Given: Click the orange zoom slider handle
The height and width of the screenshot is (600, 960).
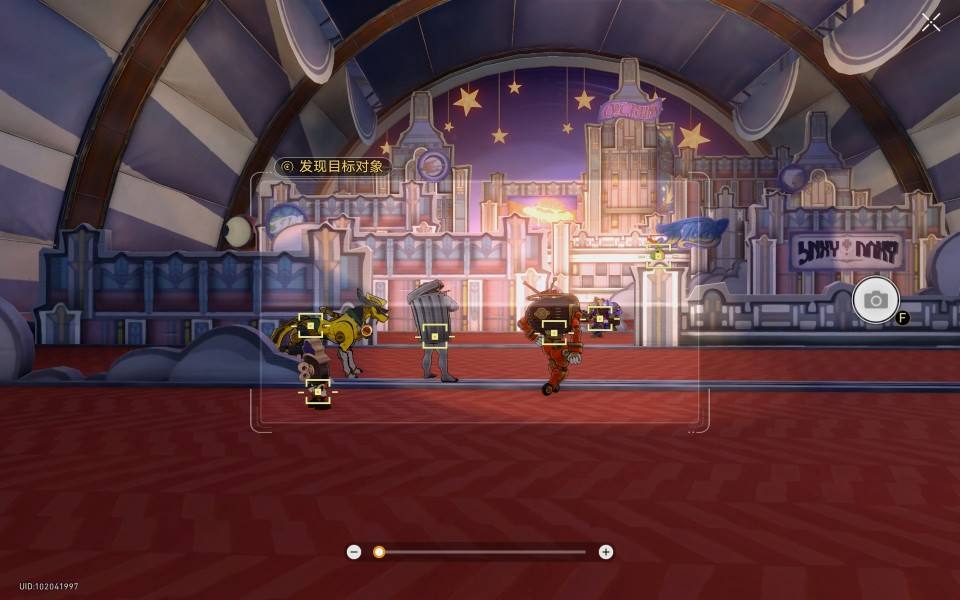Looking at the screenshot, I should click(x=379, y=552).
